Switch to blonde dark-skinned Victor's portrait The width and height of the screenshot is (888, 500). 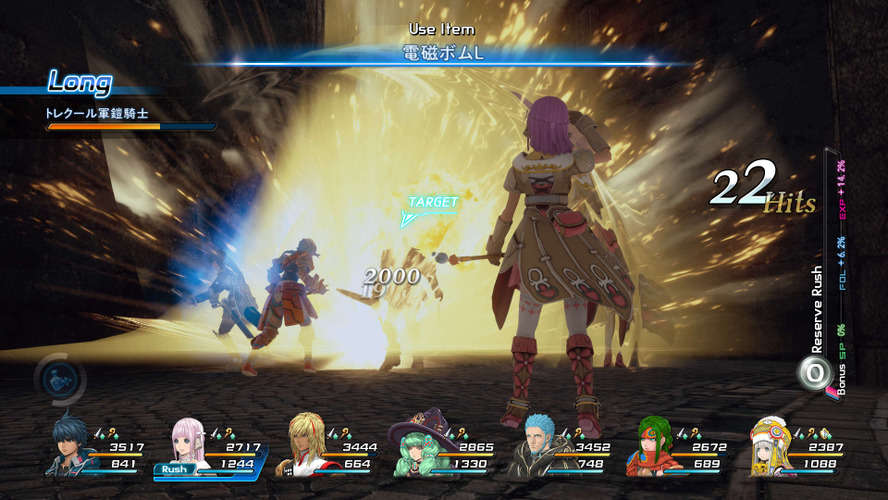click(301, 447)
